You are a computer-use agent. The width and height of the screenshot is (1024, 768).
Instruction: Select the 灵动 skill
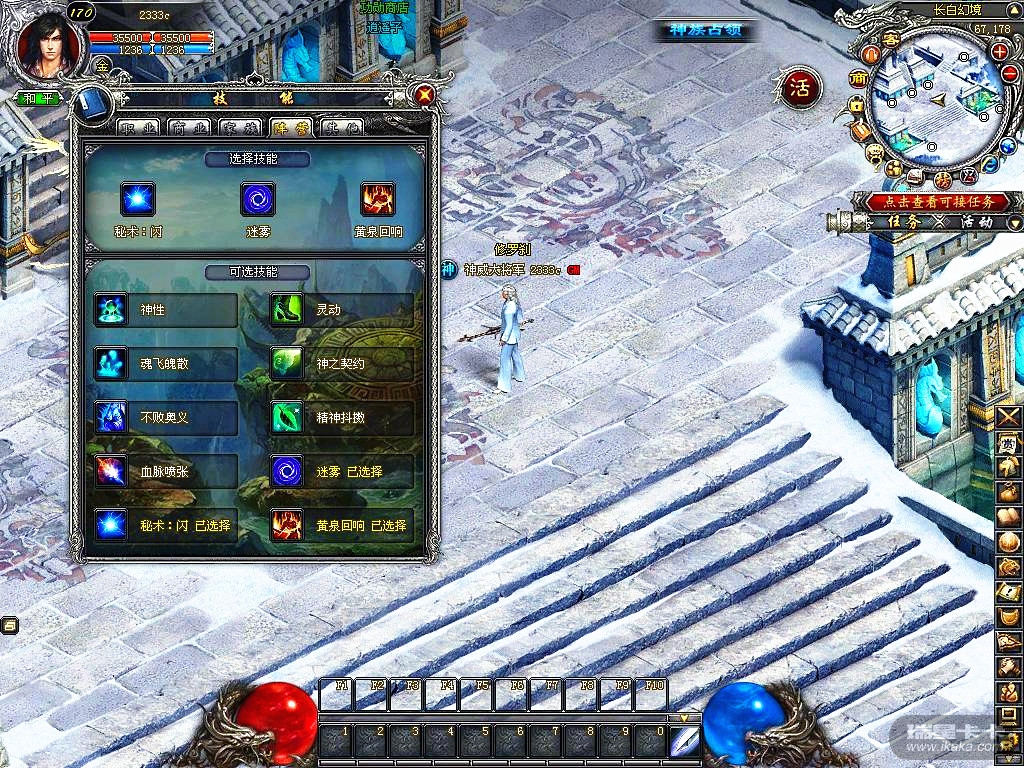coord(340,310)
